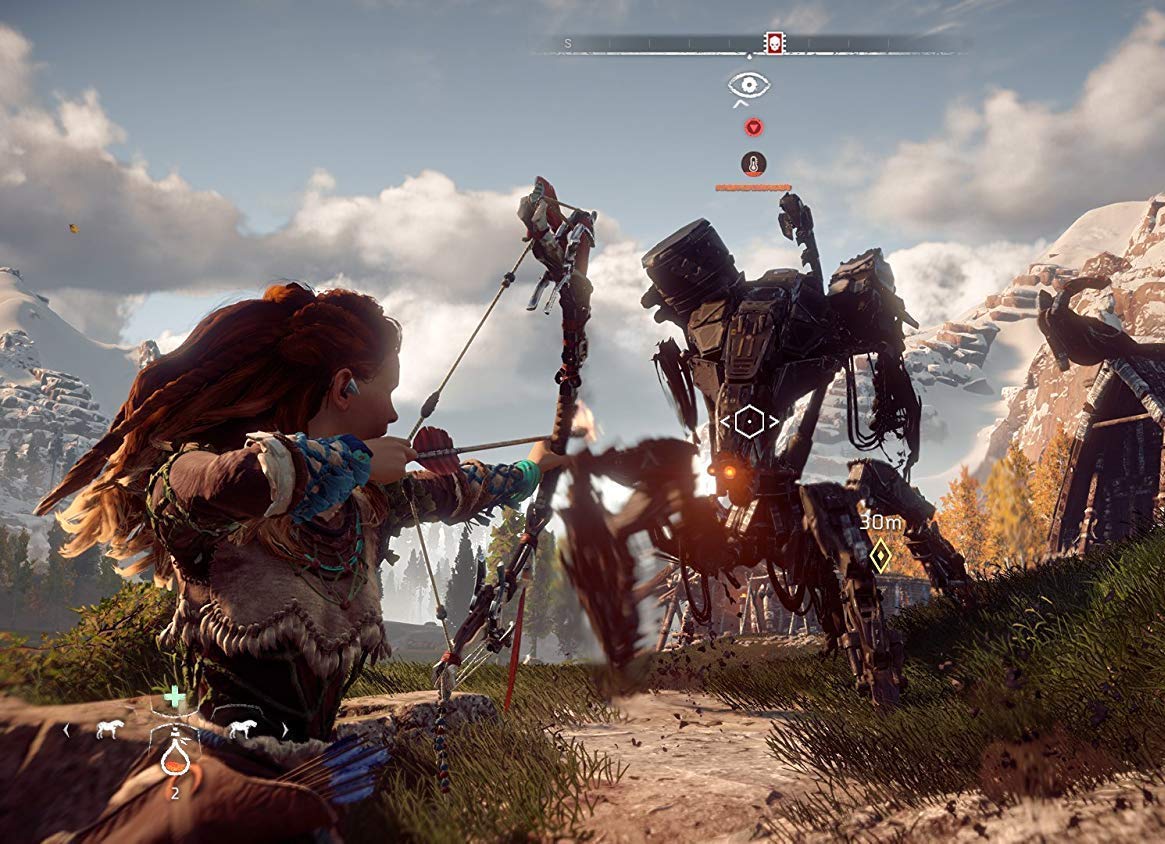1165x844 pixels.
Task: Choose the left mount call icon
Action: (109, 730)
